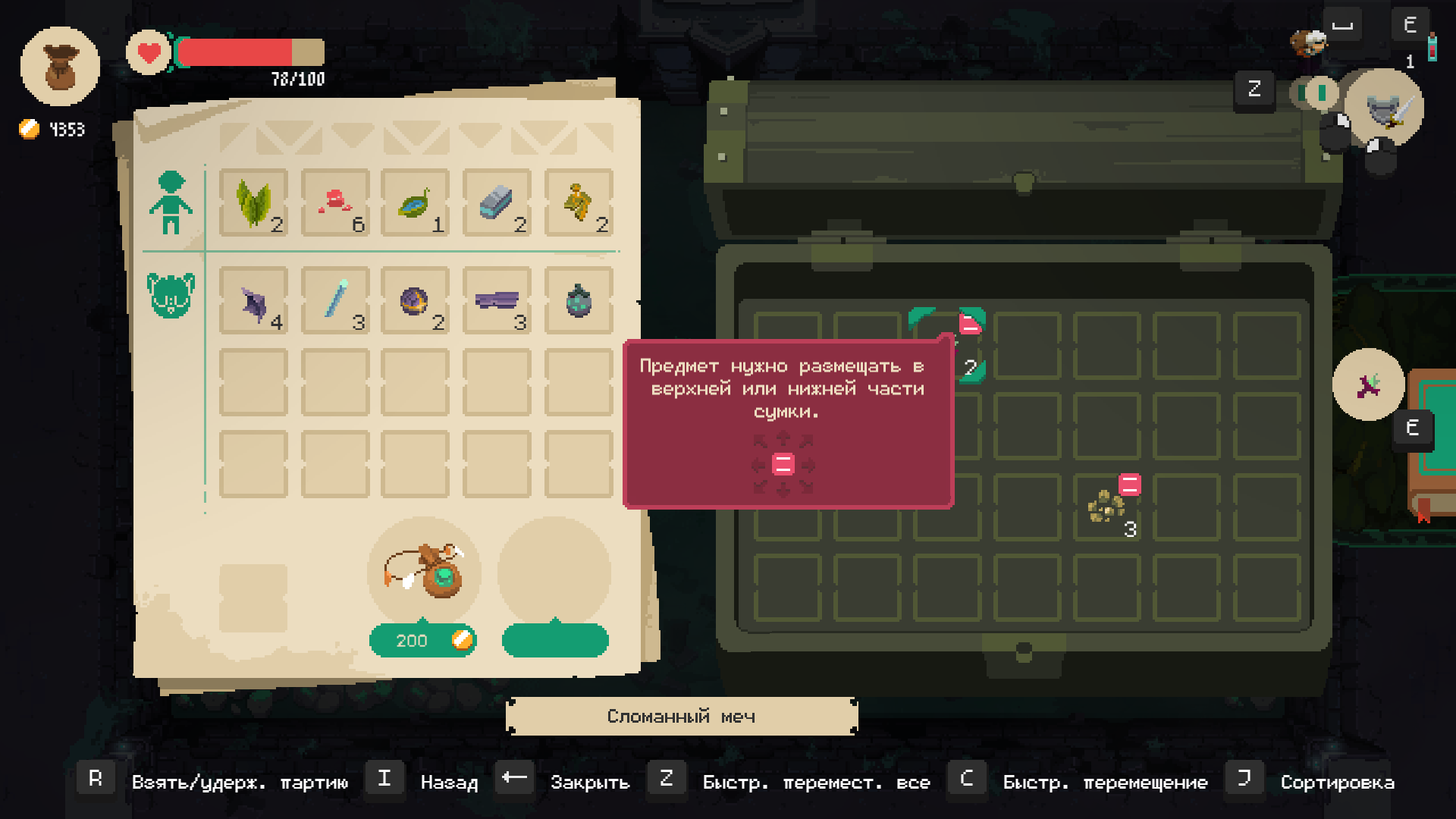Select the green character pocket section icon
This screenshot has width=1456, height=819.
coord(171,202)
